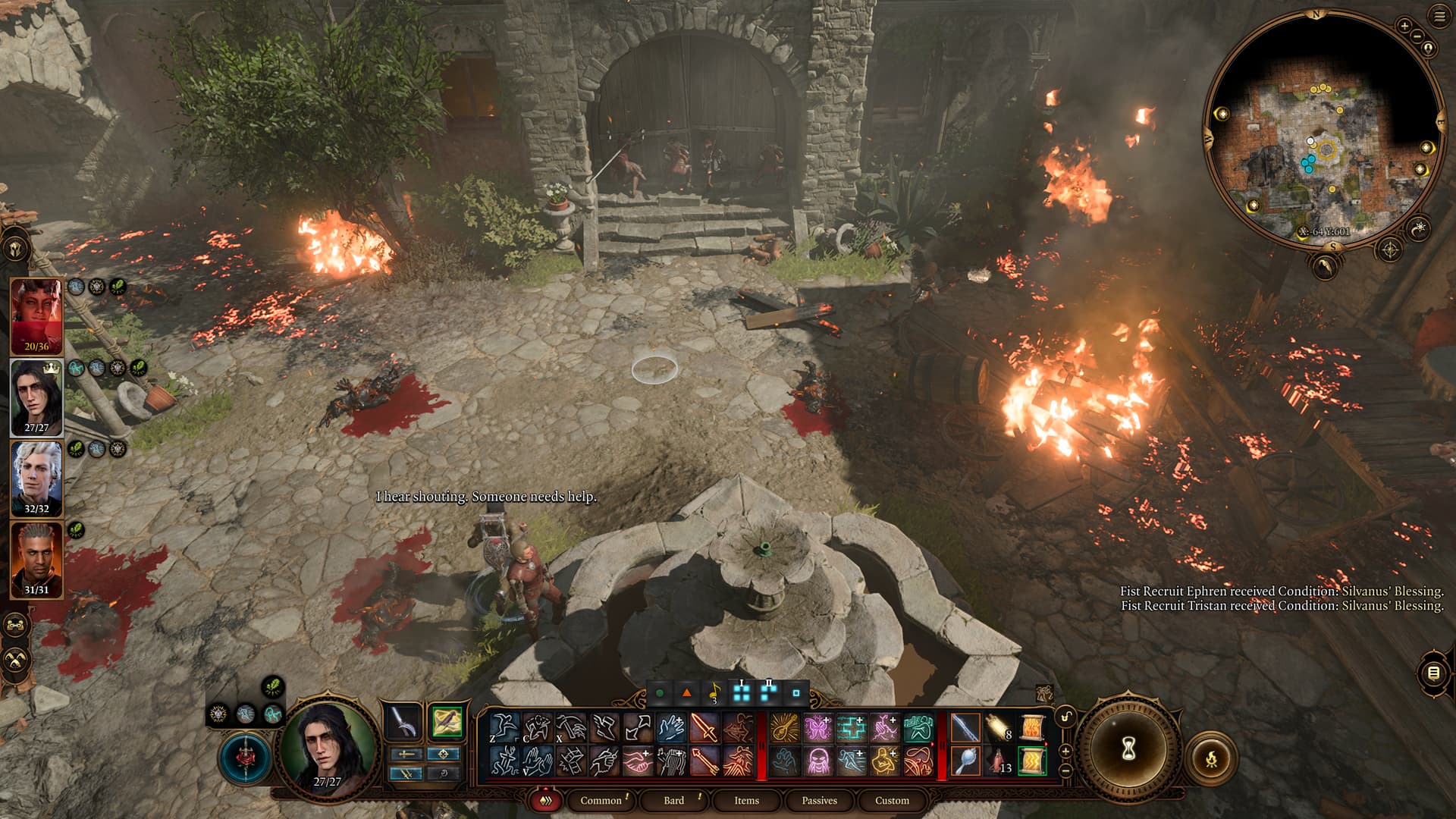End turn with the hourglass button
The height and width of the screenshot is (819, 1456).
[1128, 750]
